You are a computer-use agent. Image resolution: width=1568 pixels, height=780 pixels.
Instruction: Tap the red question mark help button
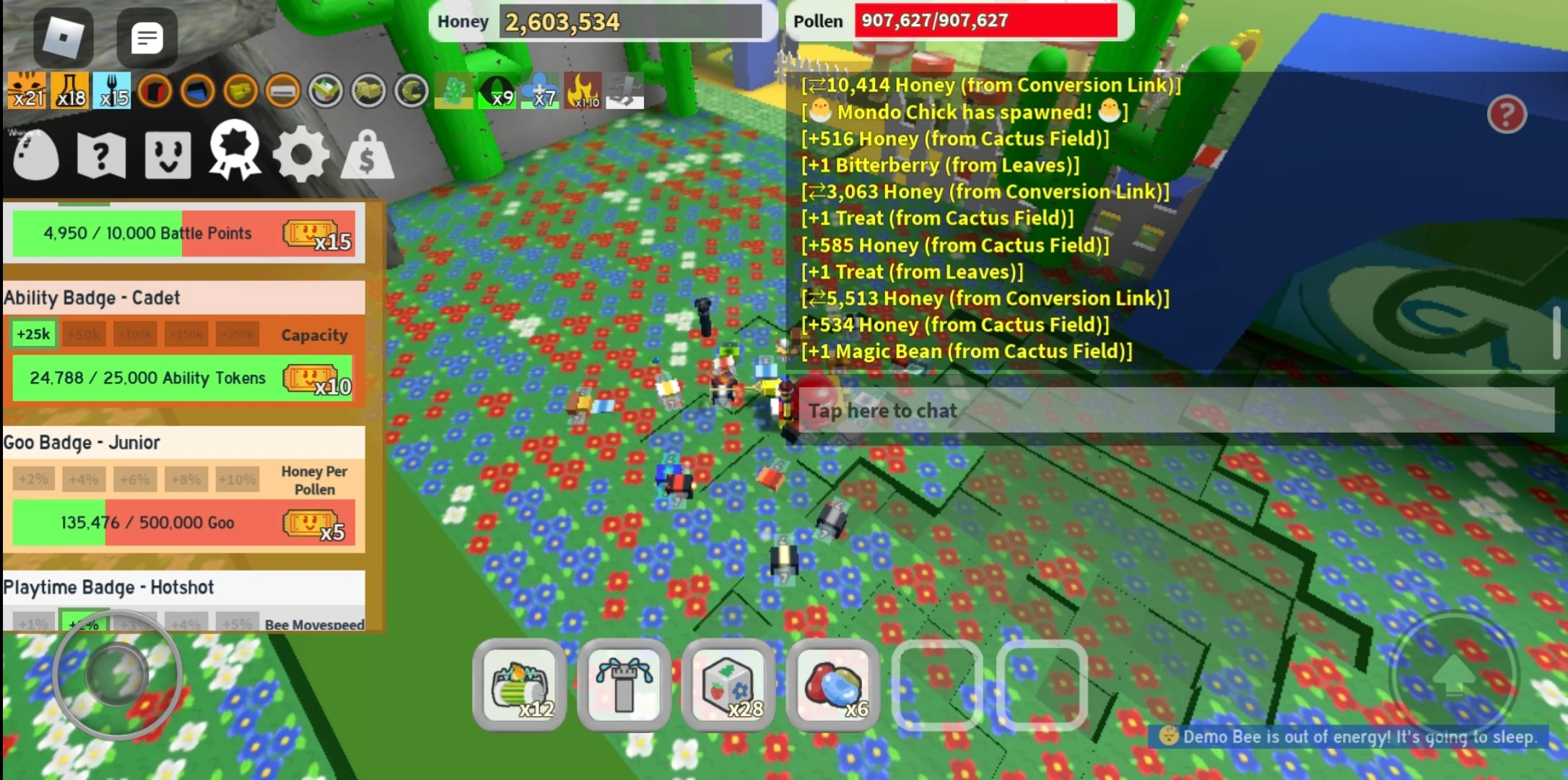click(x=1506, y=112)
